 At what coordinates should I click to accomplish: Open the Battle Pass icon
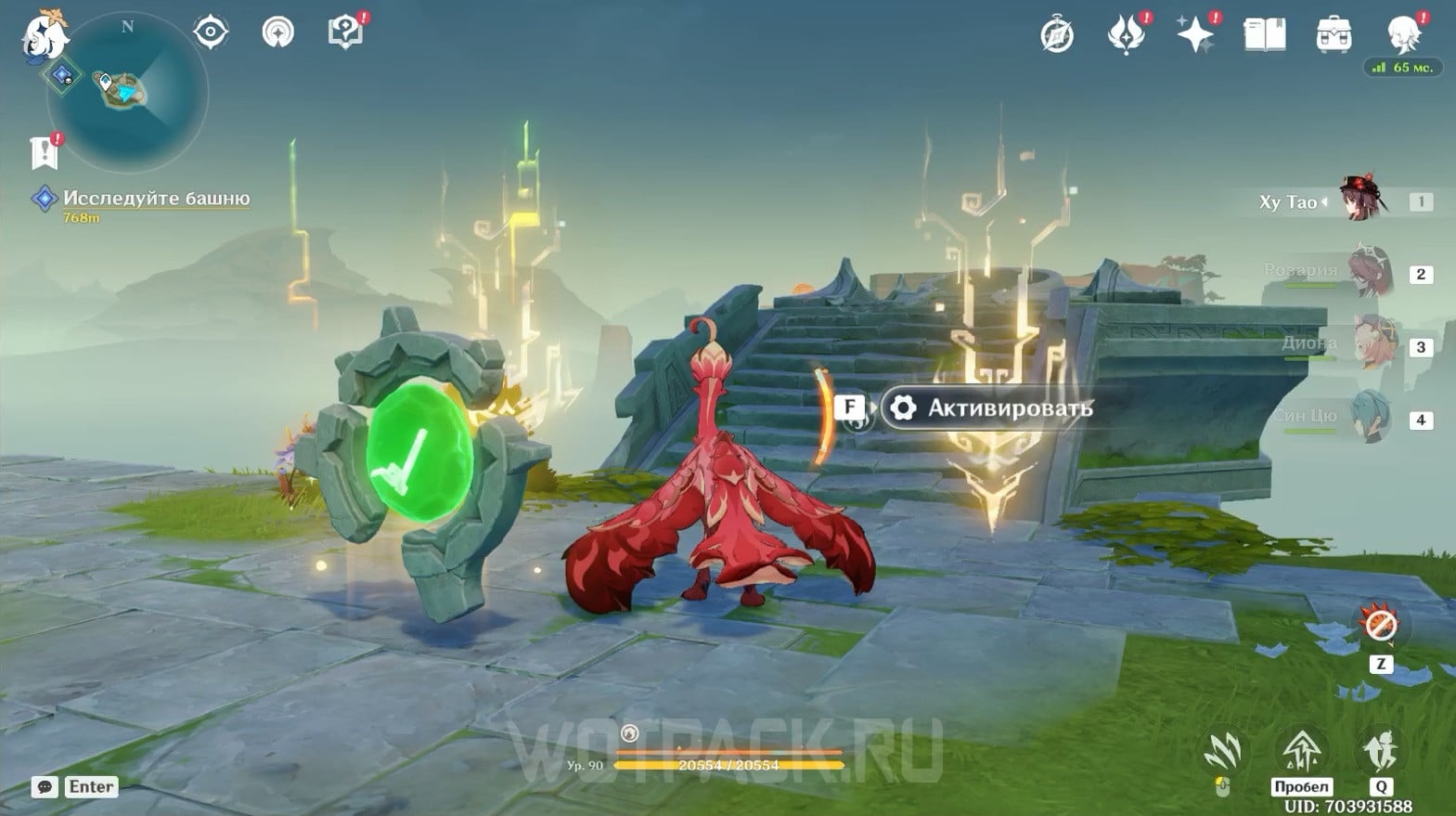tap(1126, 35)
